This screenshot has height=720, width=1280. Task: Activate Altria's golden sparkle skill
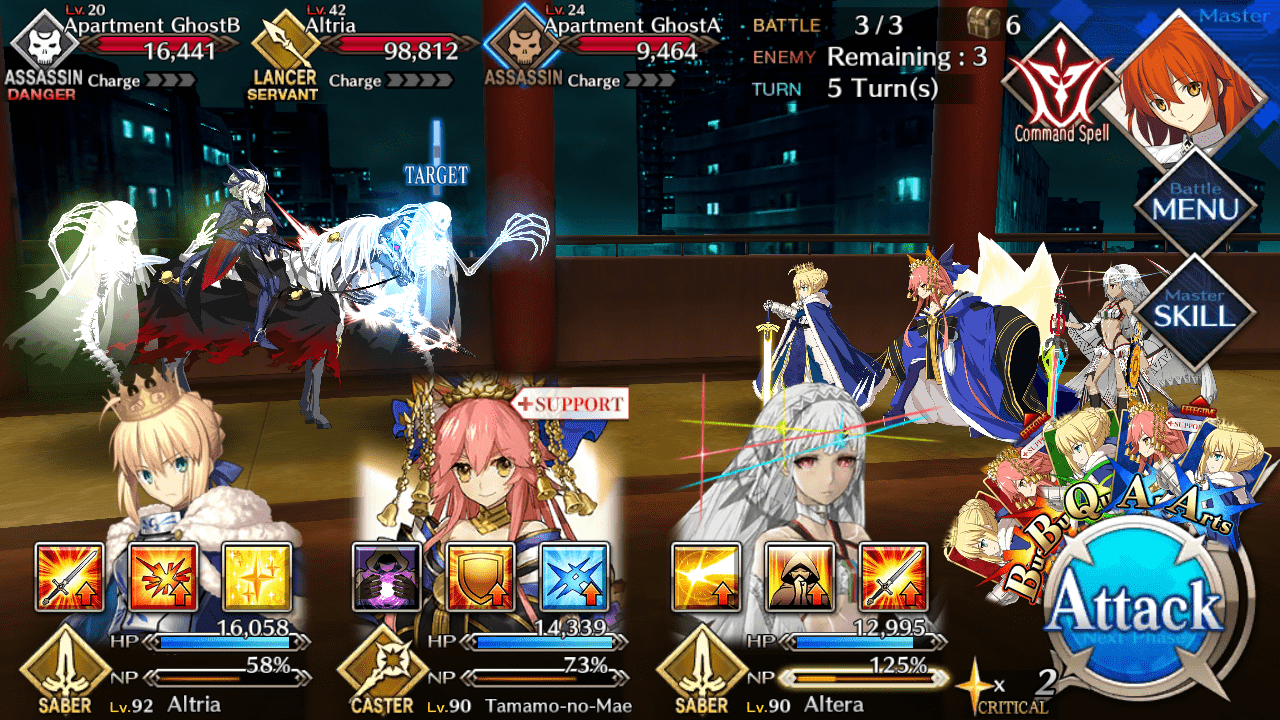pyautogui.click(x=256, y=577)
